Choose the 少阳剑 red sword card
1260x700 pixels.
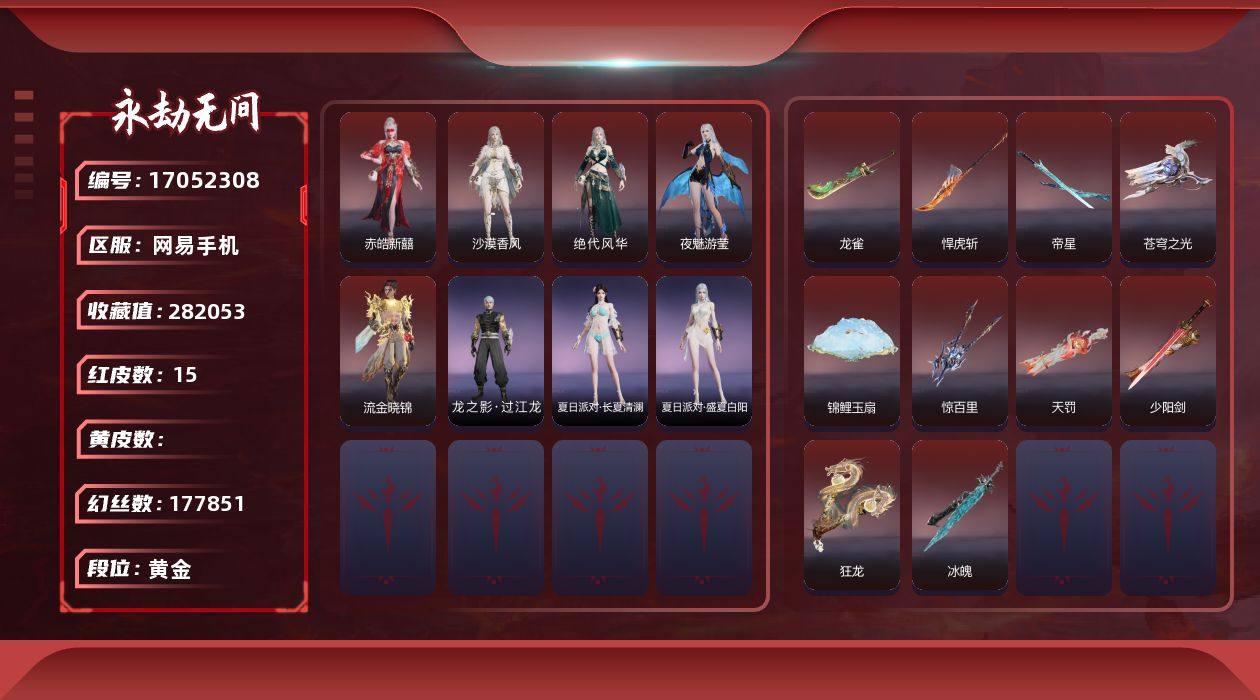pos(1168,350)
